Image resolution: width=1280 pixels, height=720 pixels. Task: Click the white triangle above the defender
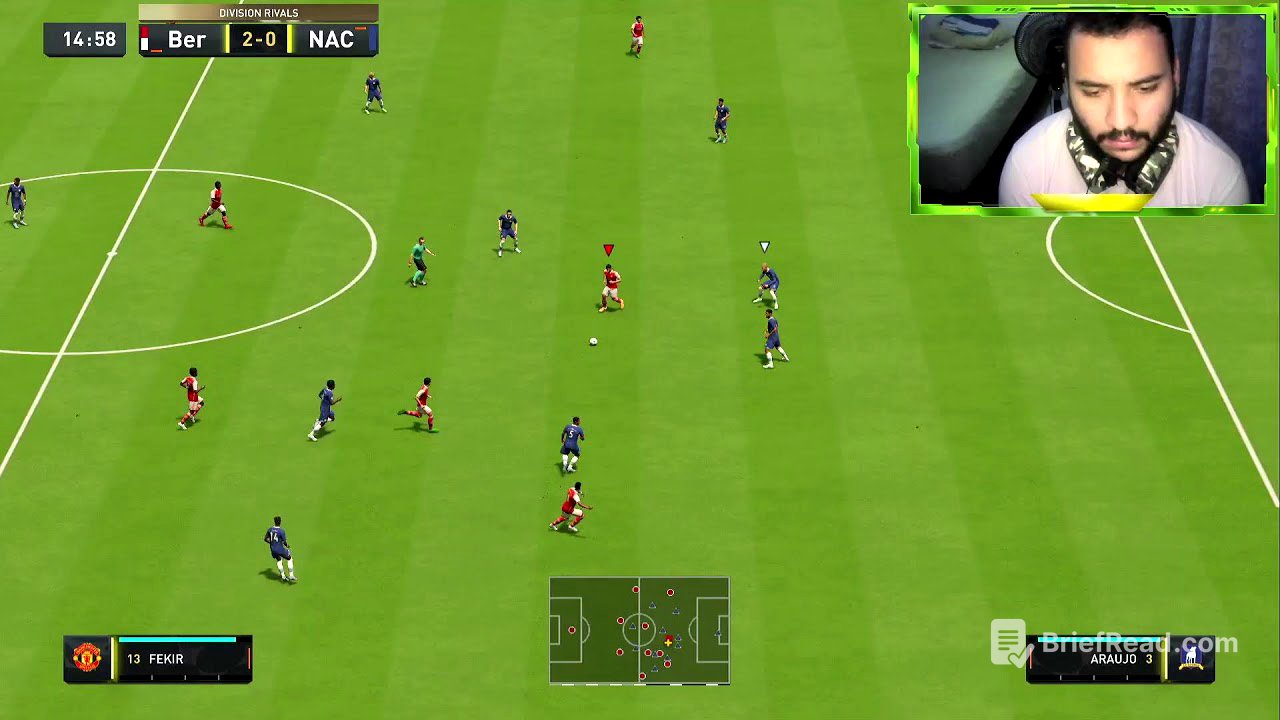pyautogui.click(x=764, y=246)
